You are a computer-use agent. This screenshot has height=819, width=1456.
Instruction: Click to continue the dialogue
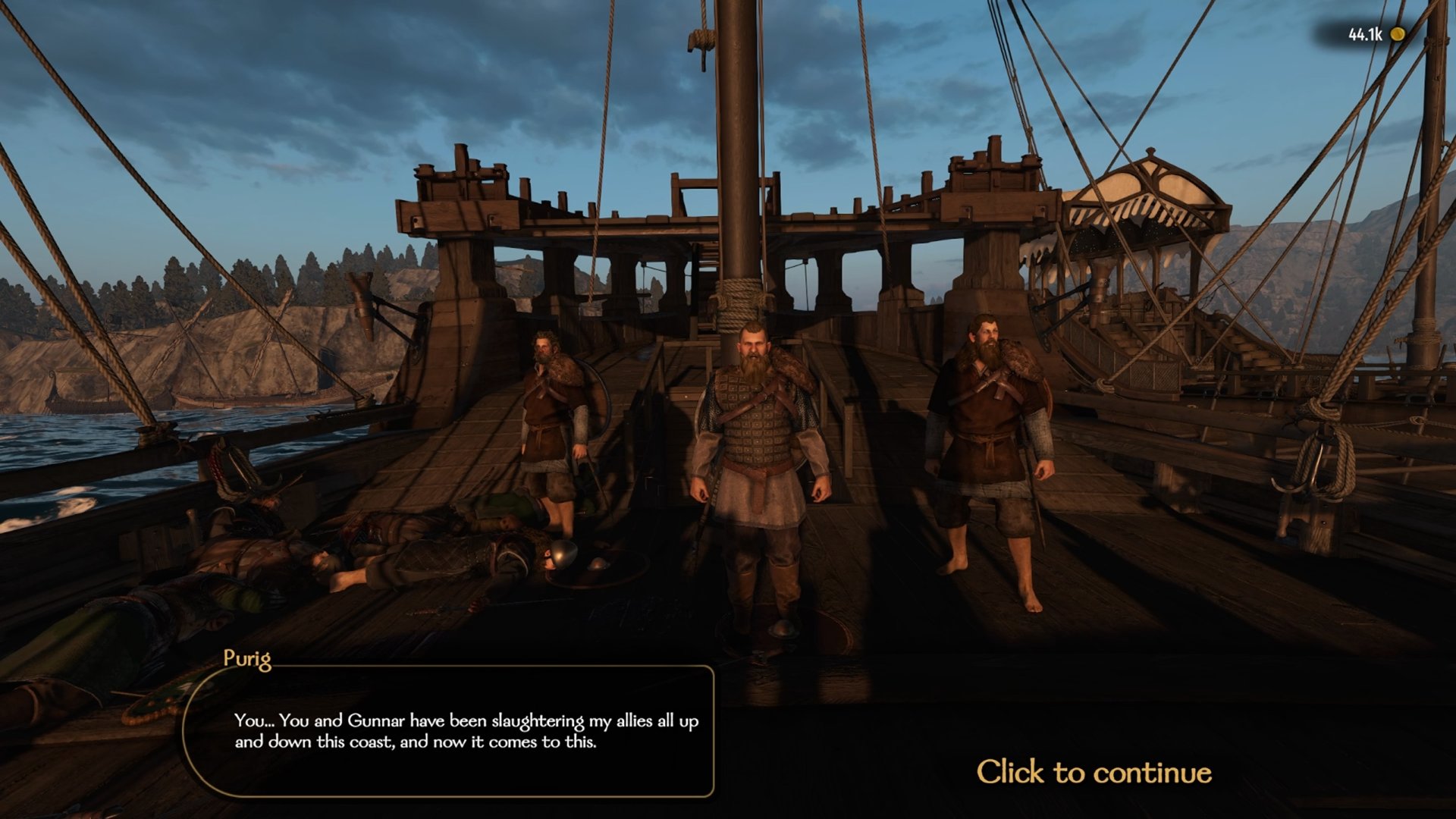click(1093, 772)
